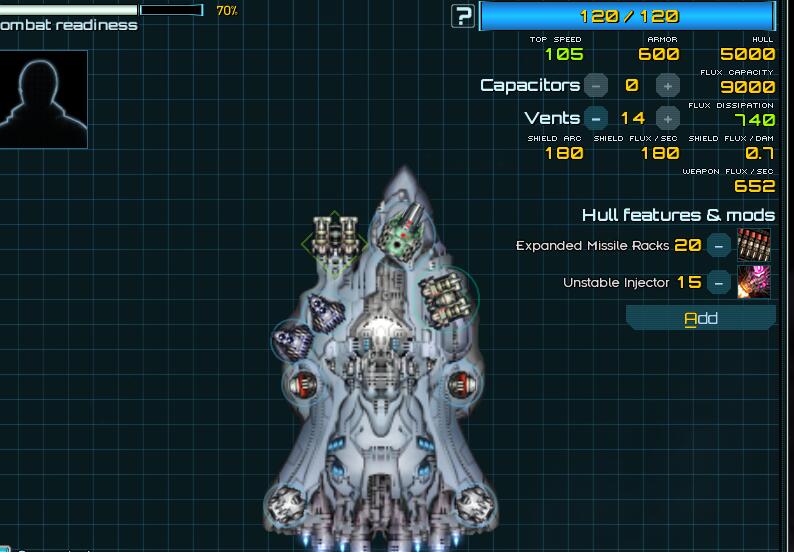The height and width of the screenshot is (552, 794).
Task: Select the weapon slot with green diamond outline
Action: pos(334,240)
